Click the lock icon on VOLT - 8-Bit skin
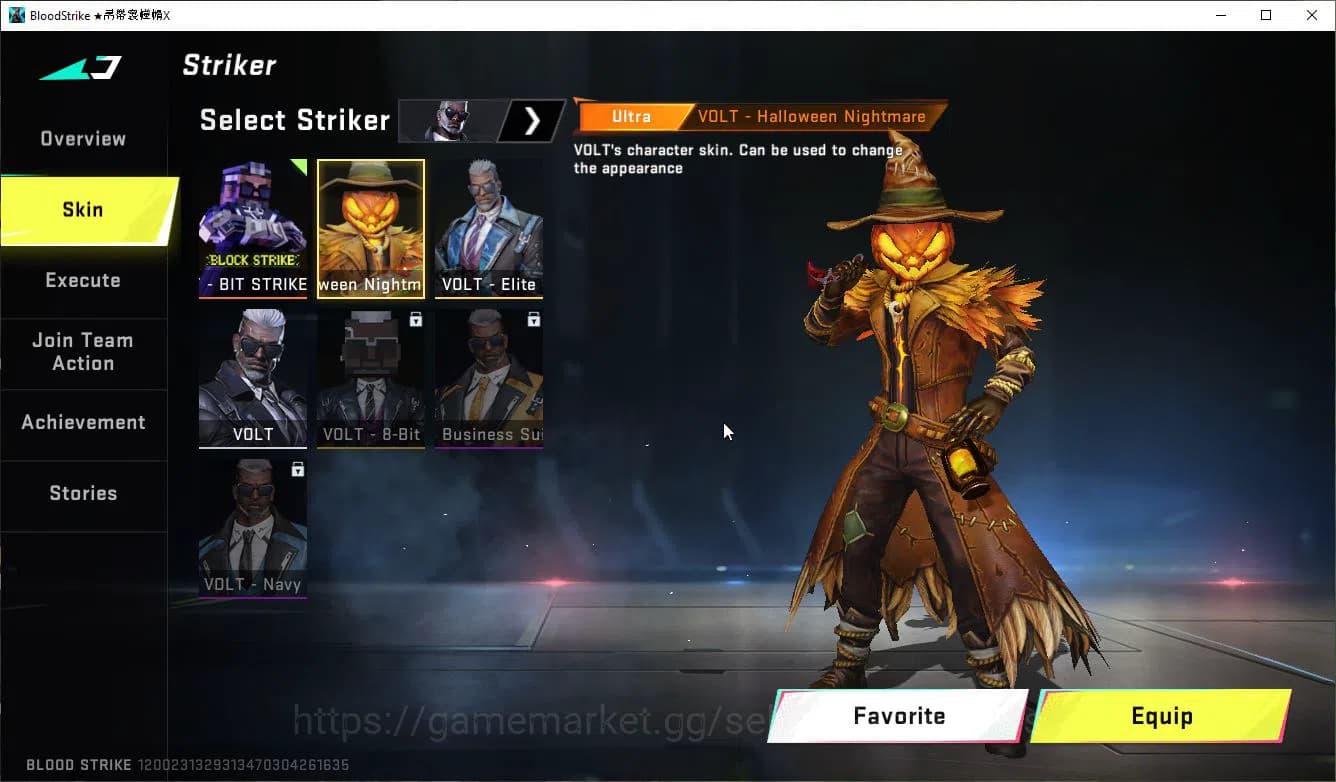The width and height of the screenshot is (1336, 782). point(418,320)
